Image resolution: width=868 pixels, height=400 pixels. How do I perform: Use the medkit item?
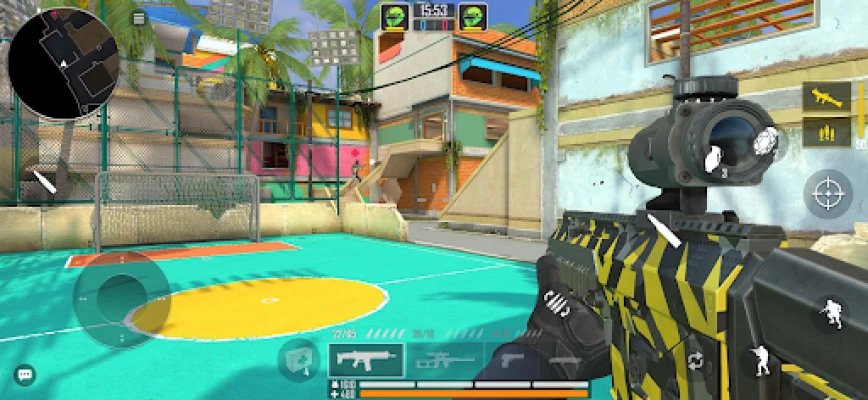point(298,359)
